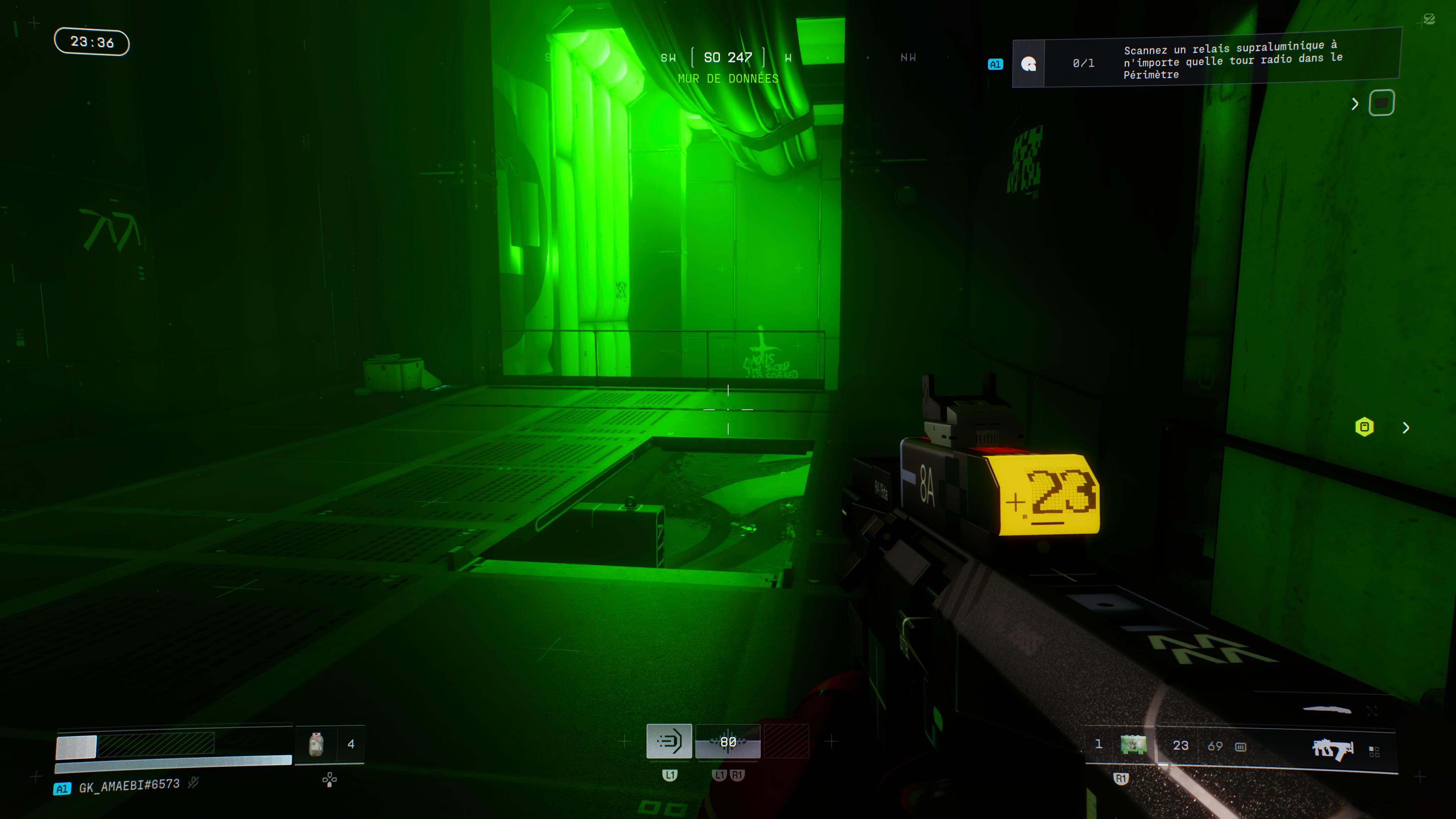The width and height of the screenshot is (1456, 819).
Task: Select the consumable bottle item slot
Action: tap(316, 744)
